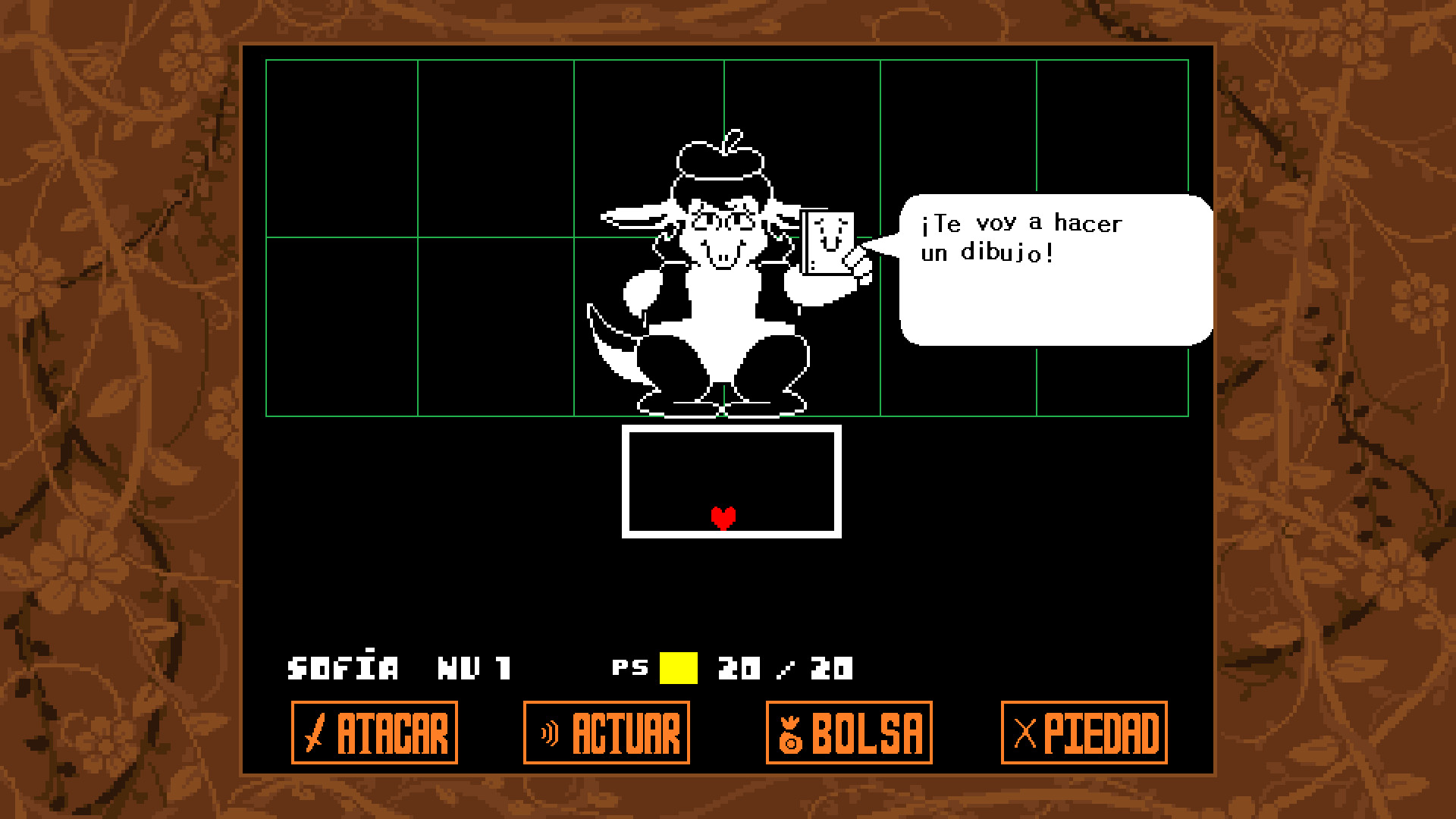Click the white battle box border
1456x819 pixels.
click(x=730, y=429)
